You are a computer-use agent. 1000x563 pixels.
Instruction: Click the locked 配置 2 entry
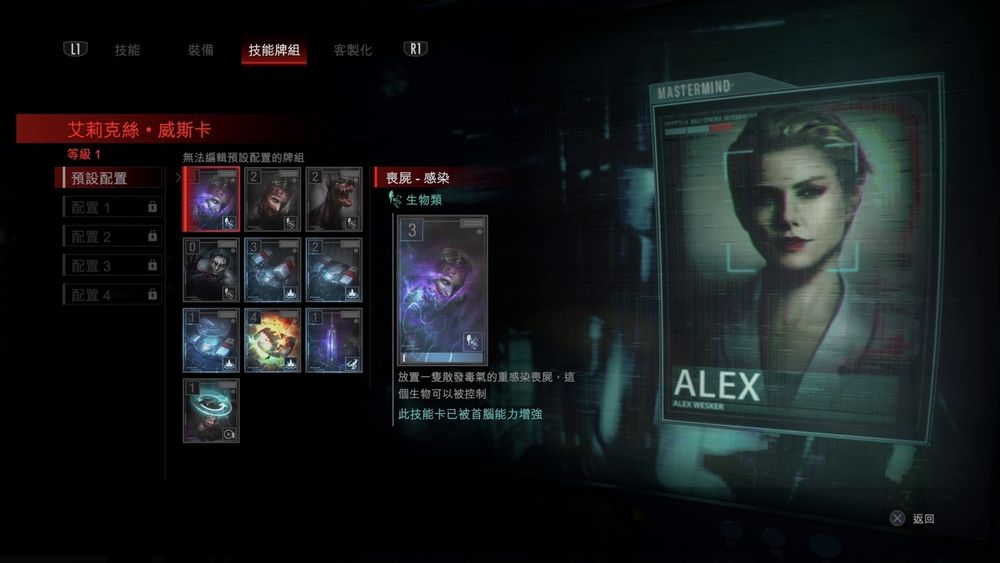tap(111, 237)
